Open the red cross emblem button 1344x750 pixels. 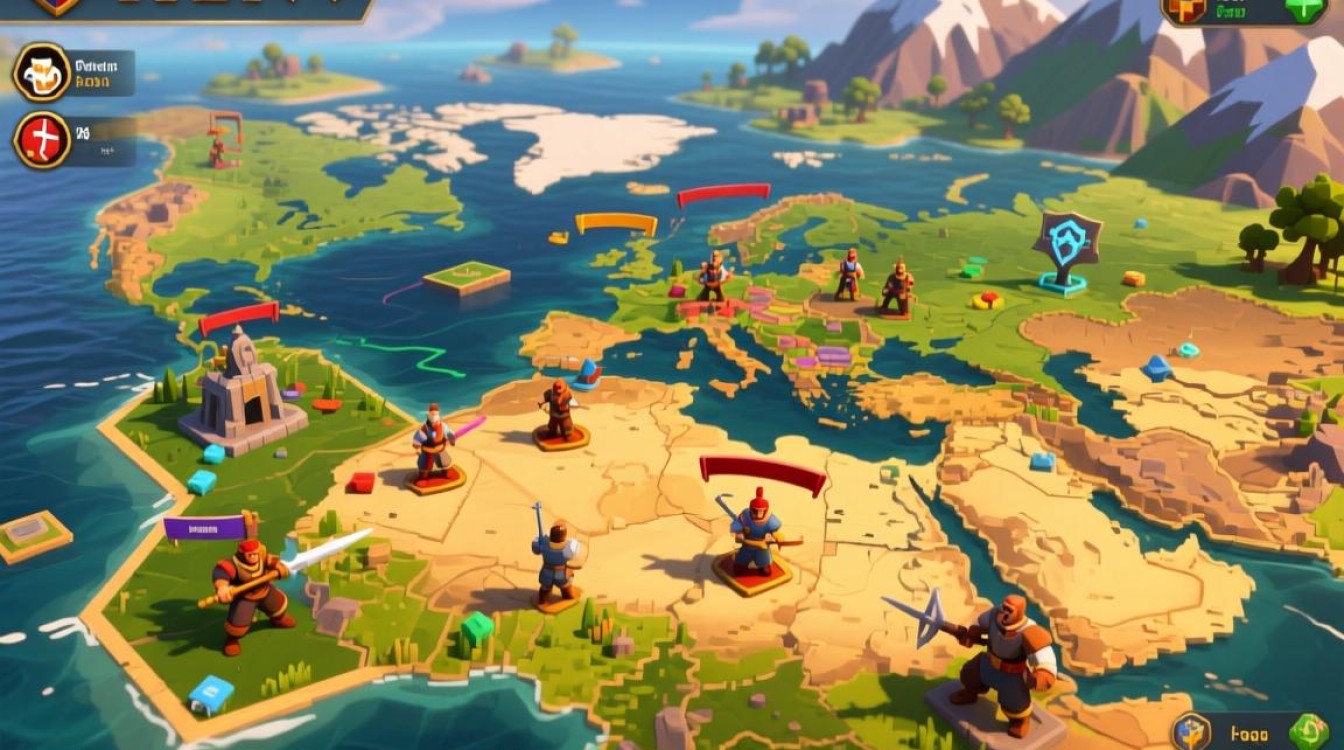click(42, 139)
